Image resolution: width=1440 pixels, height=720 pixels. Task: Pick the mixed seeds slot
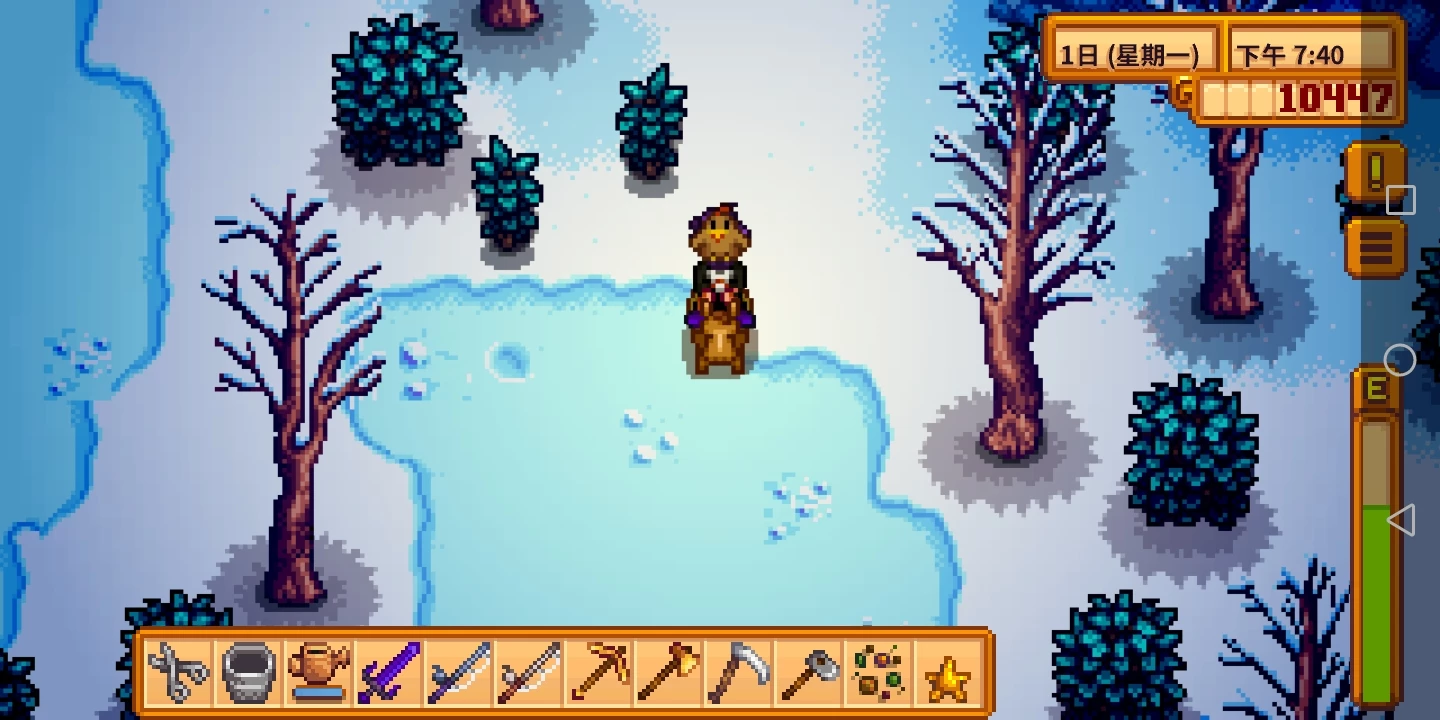[879, 672]
